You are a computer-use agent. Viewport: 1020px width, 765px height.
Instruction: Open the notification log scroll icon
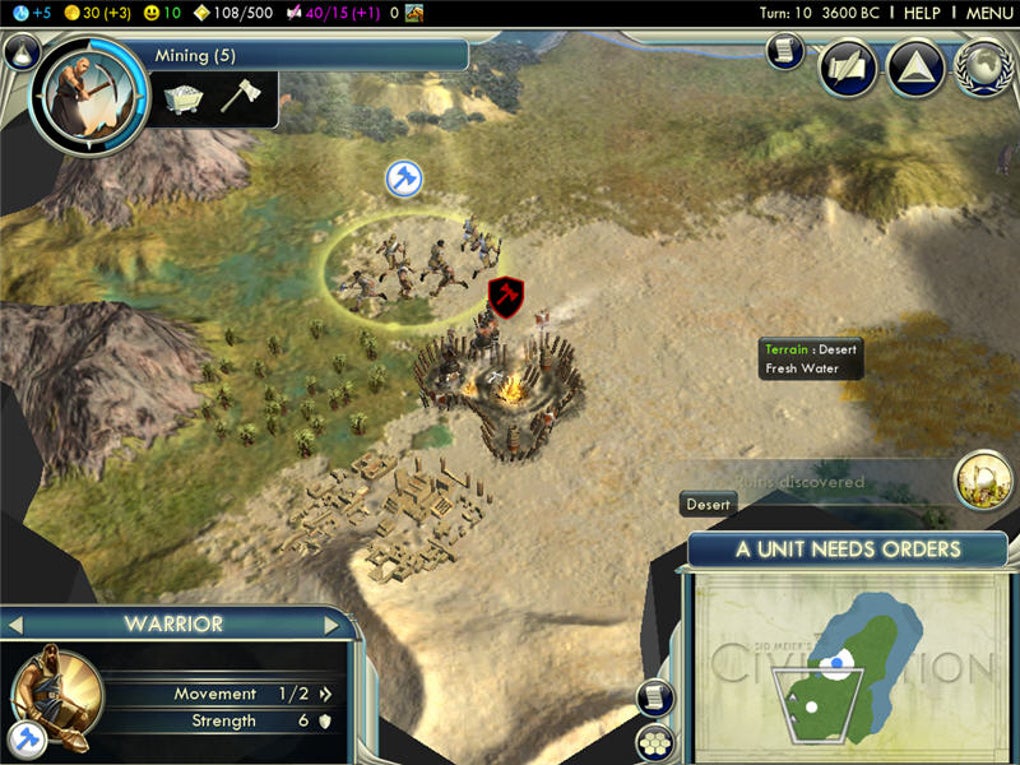pos(785,50)
